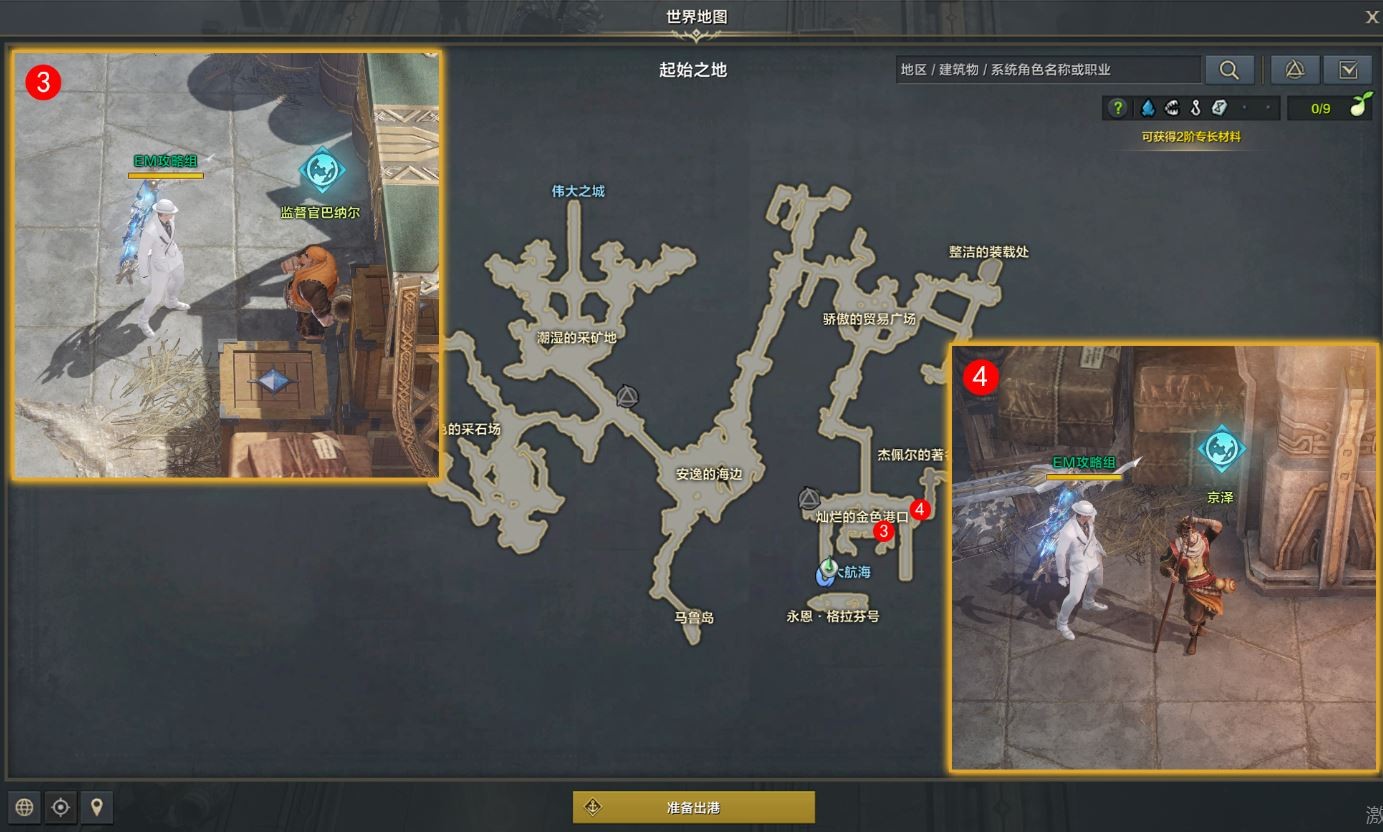Viewport: 1383px width, 832px height.
Task: Select the fishing hook resource icon
Action: point(1195,108)
